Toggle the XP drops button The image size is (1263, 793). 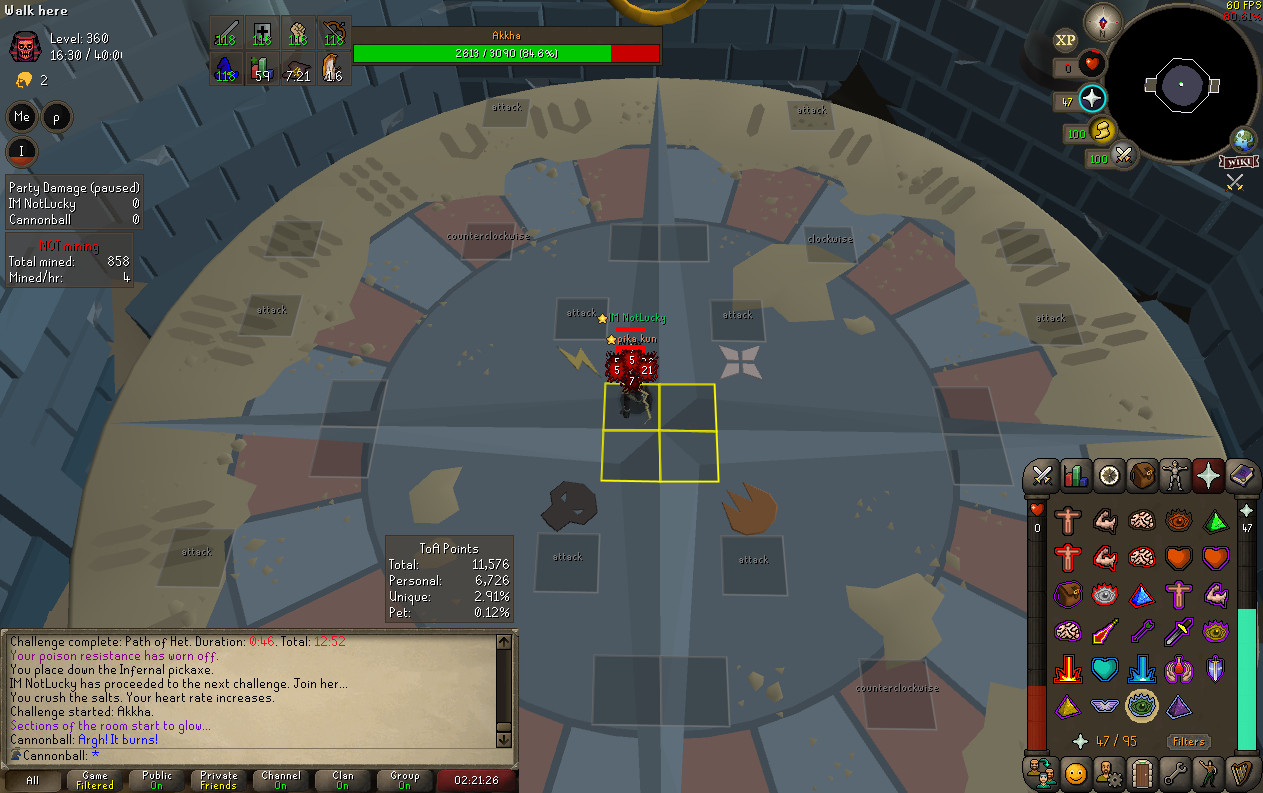click(1065, 41)
